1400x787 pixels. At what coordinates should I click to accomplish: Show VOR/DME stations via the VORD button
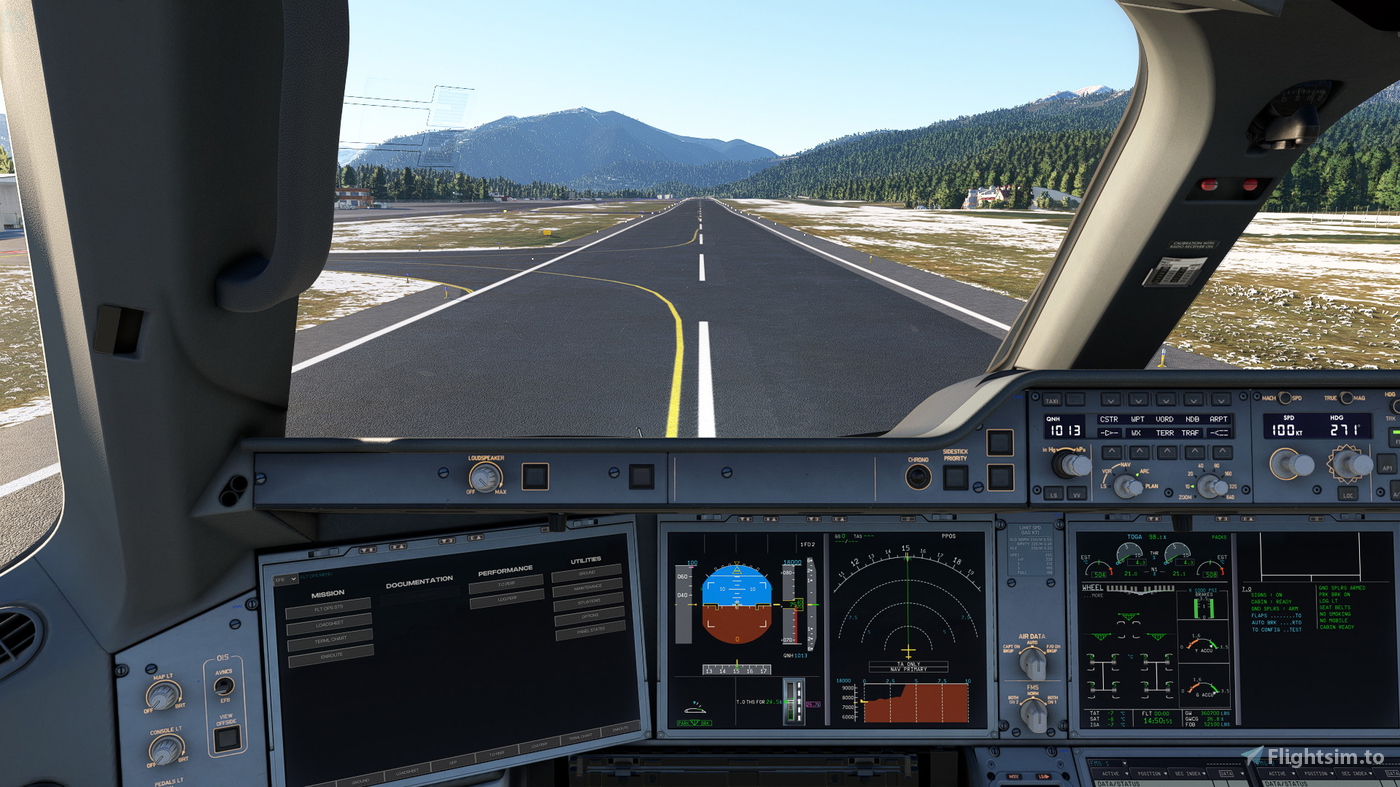click(x=1165, y=419)
